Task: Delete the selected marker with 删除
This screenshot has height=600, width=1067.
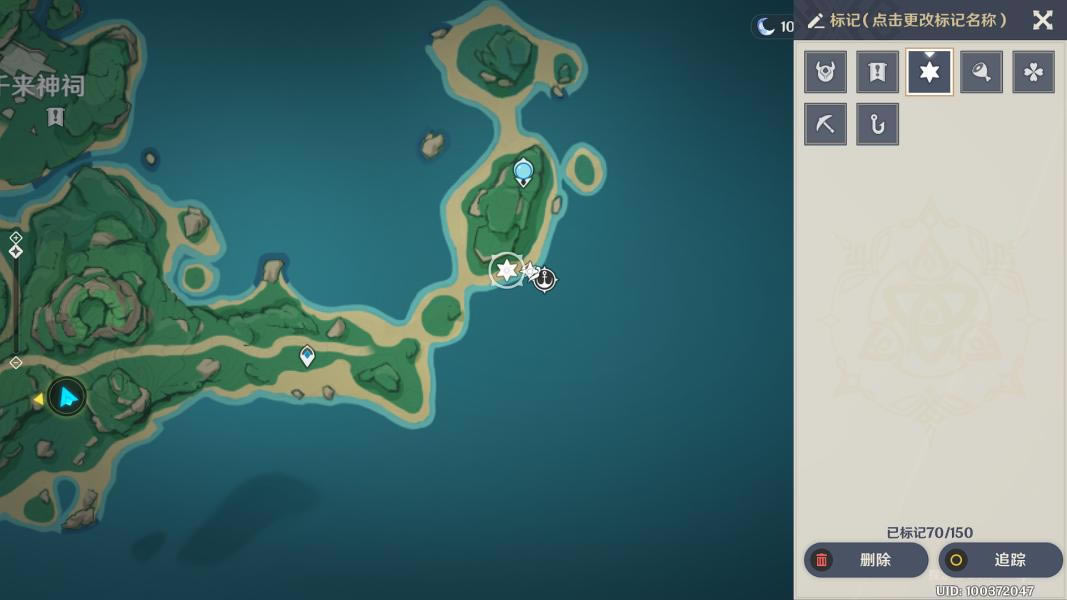Action: (x=865, y=560)
